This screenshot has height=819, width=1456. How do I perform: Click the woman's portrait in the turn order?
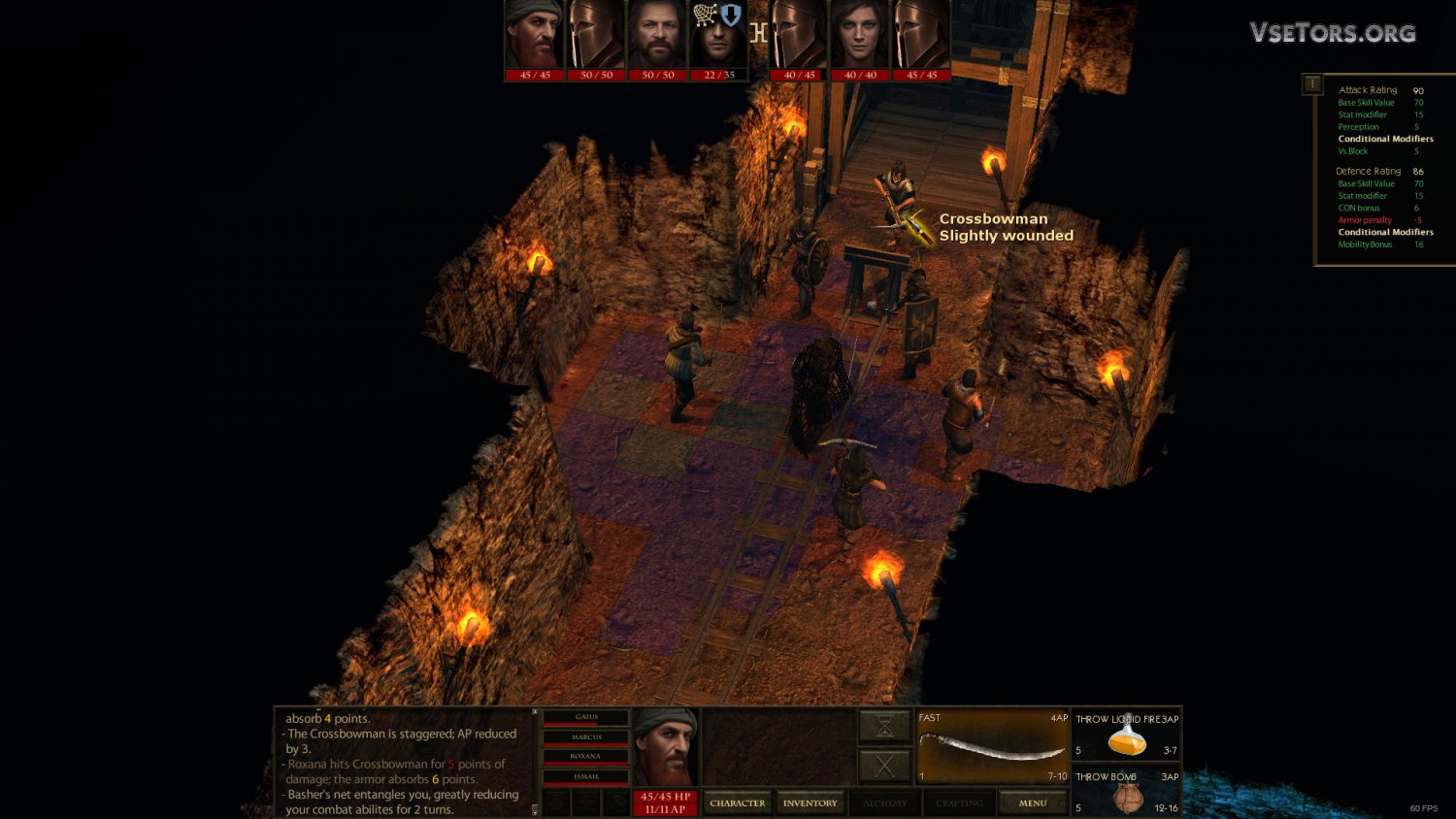tap(860, 39)
